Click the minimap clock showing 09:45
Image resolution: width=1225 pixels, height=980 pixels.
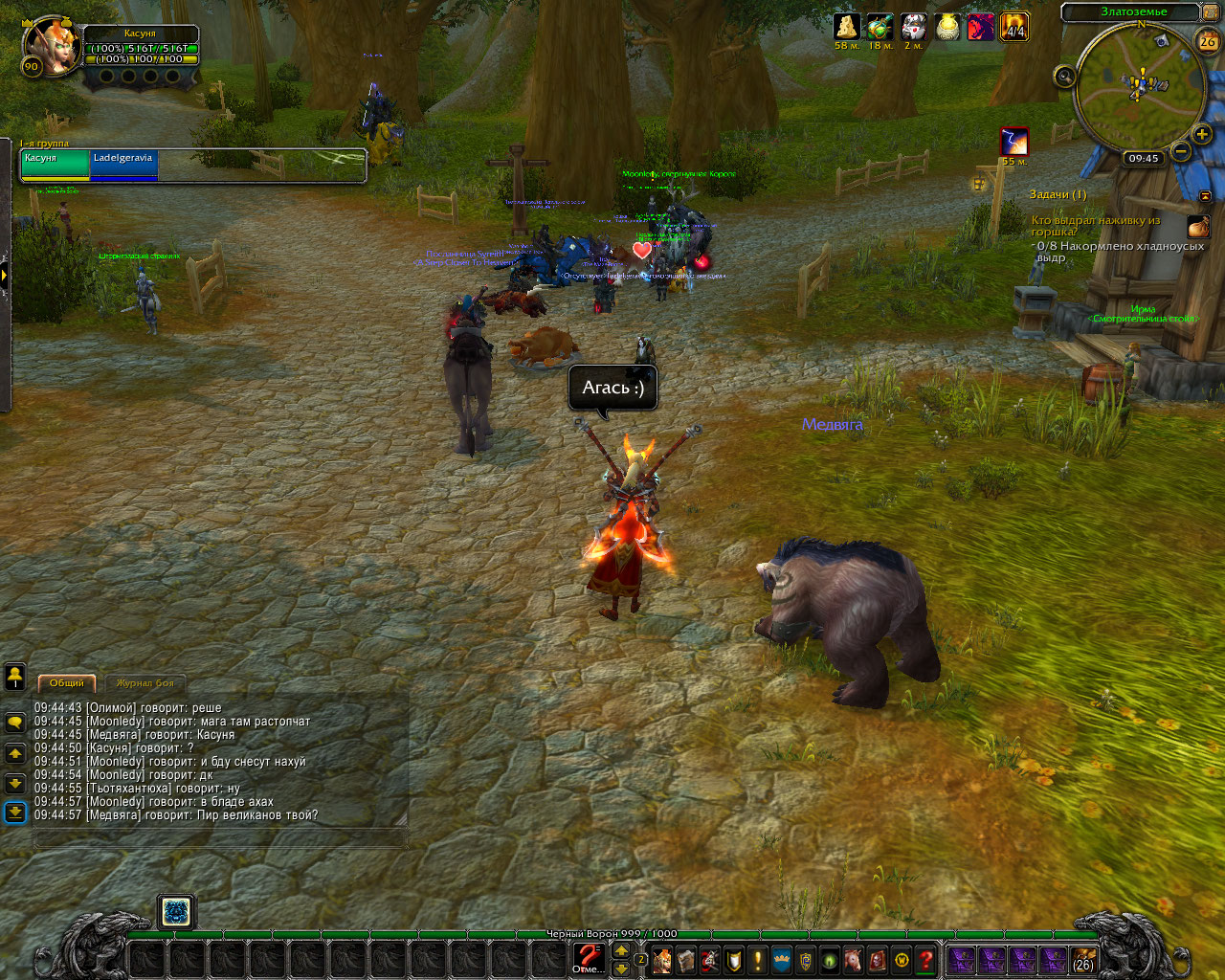tap(1144, 159)
